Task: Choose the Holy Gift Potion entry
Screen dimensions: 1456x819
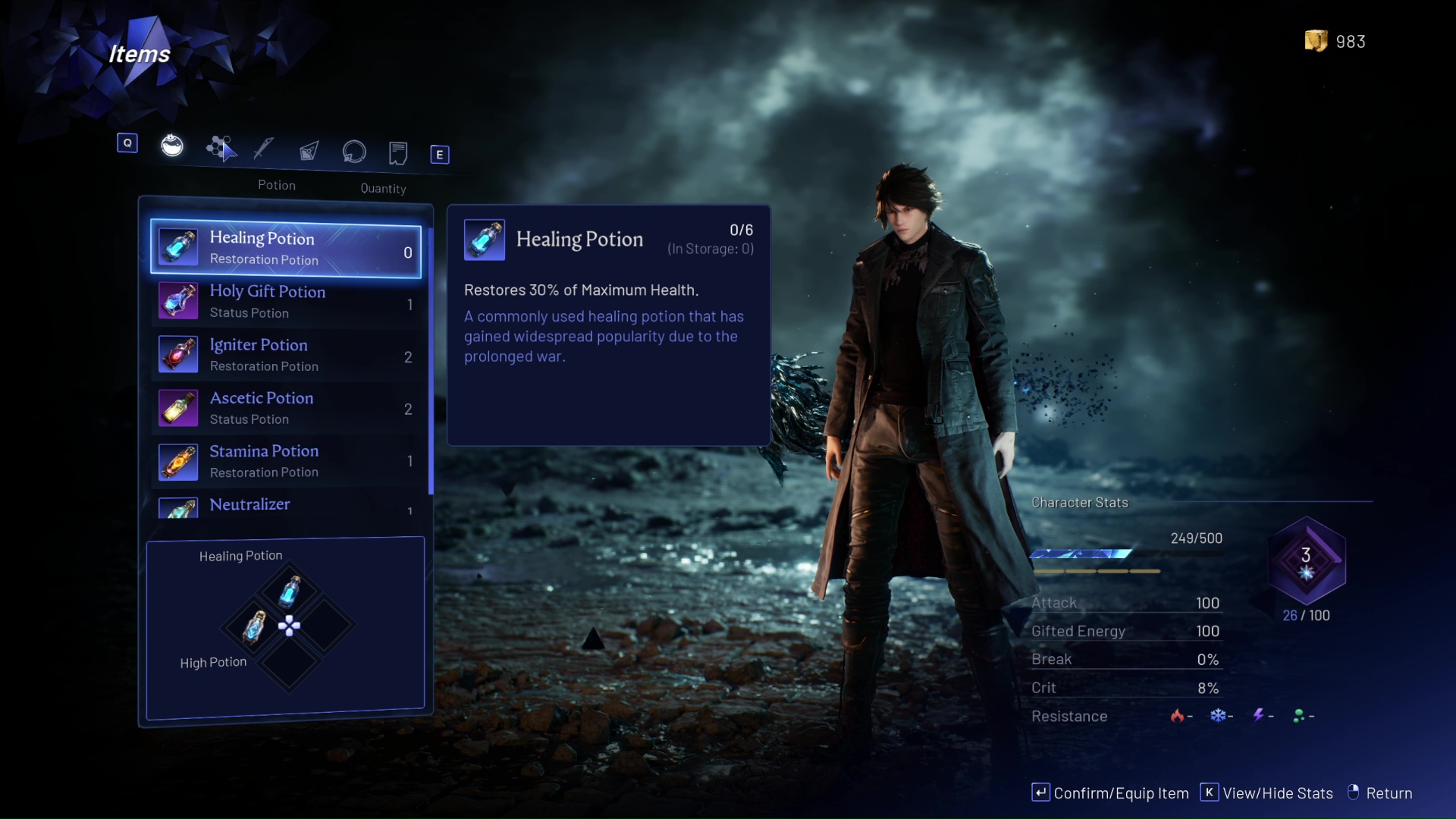Action: pyautogui.click(x=286, y=302)
